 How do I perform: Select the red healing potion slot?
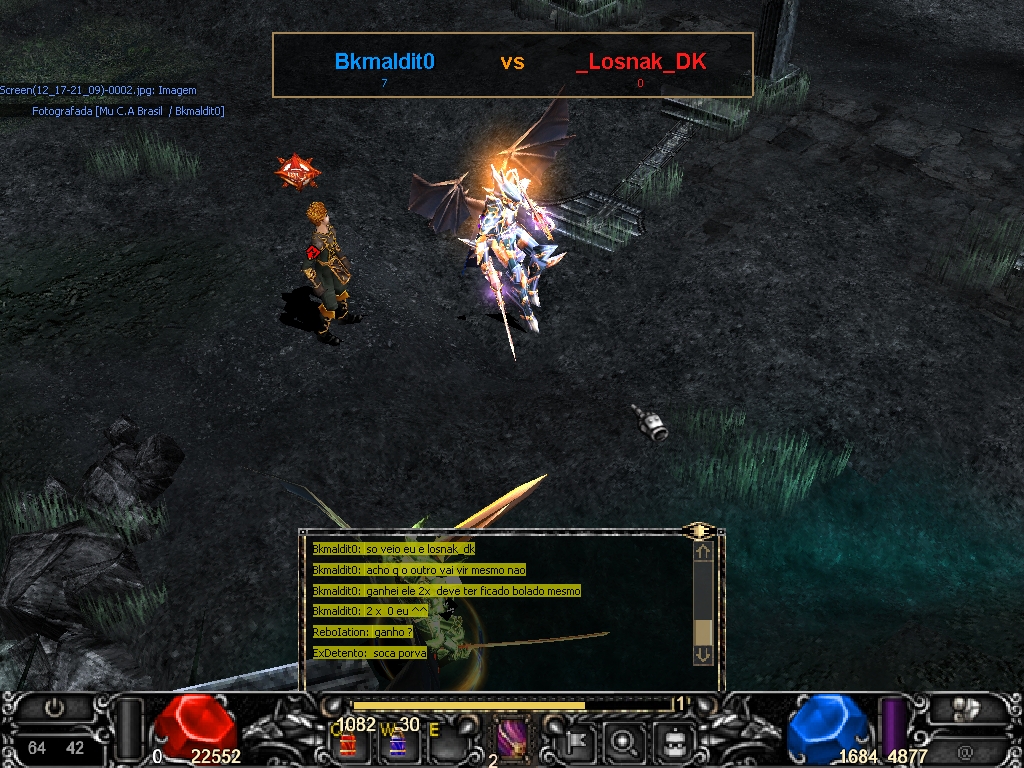(349, 744)
